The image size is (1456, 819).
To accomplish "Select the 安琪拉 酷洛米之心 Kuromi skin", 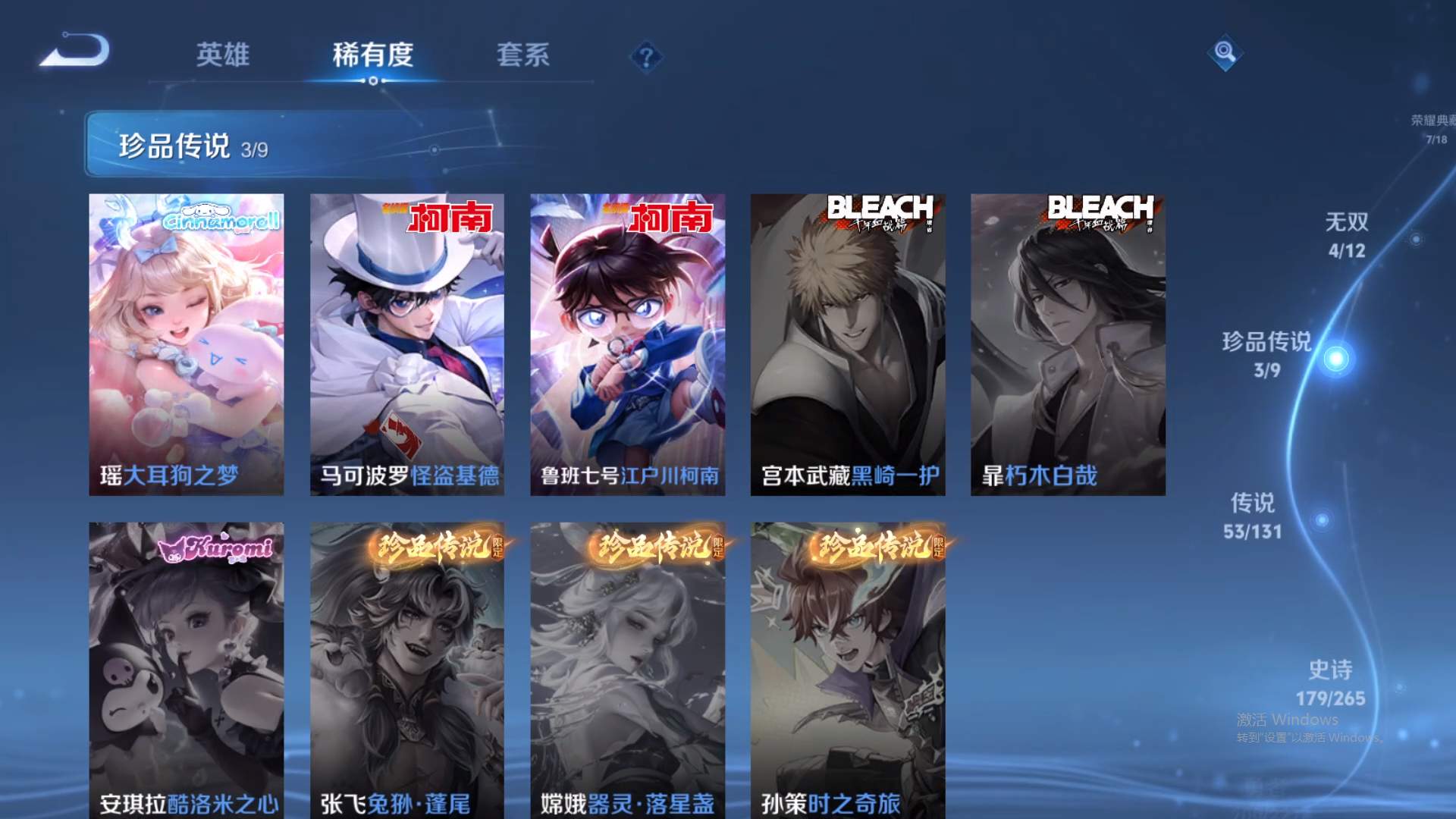I will coord(188,667).
